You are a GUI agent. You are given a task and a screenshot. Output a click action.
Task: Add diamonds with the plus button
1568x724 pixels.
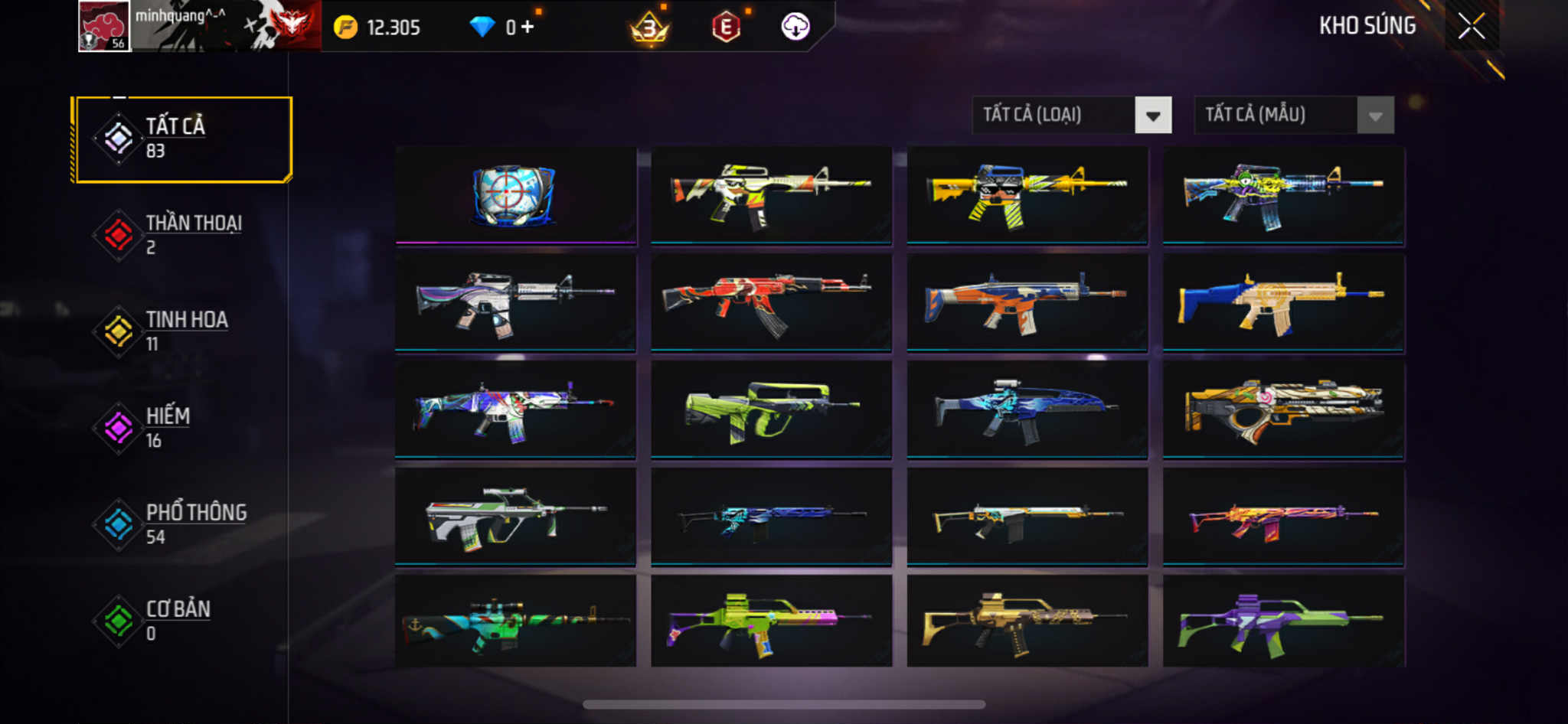527,28
